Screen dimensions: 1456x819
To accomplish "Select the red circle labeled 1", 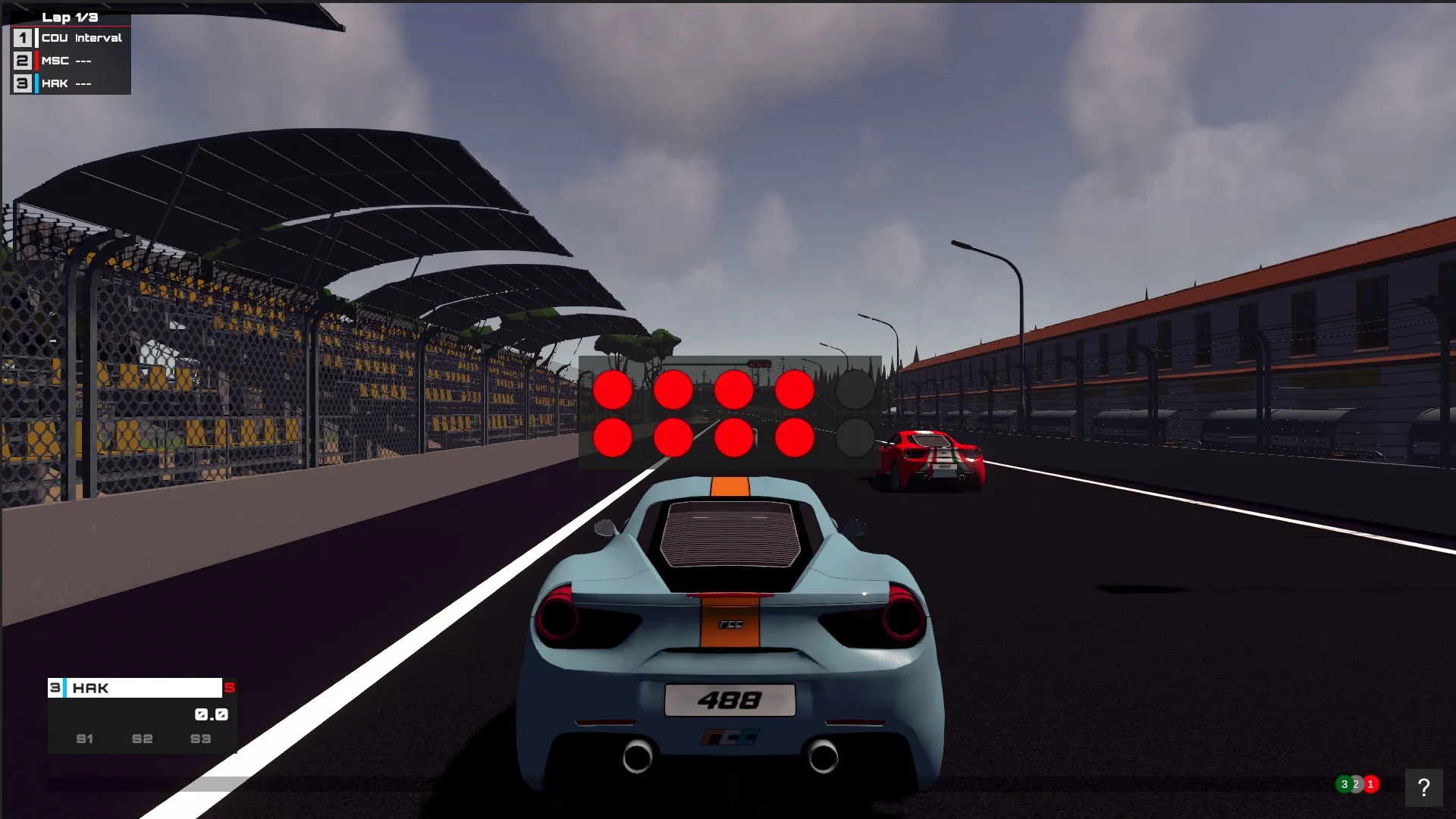I will tap(1370, 785).
